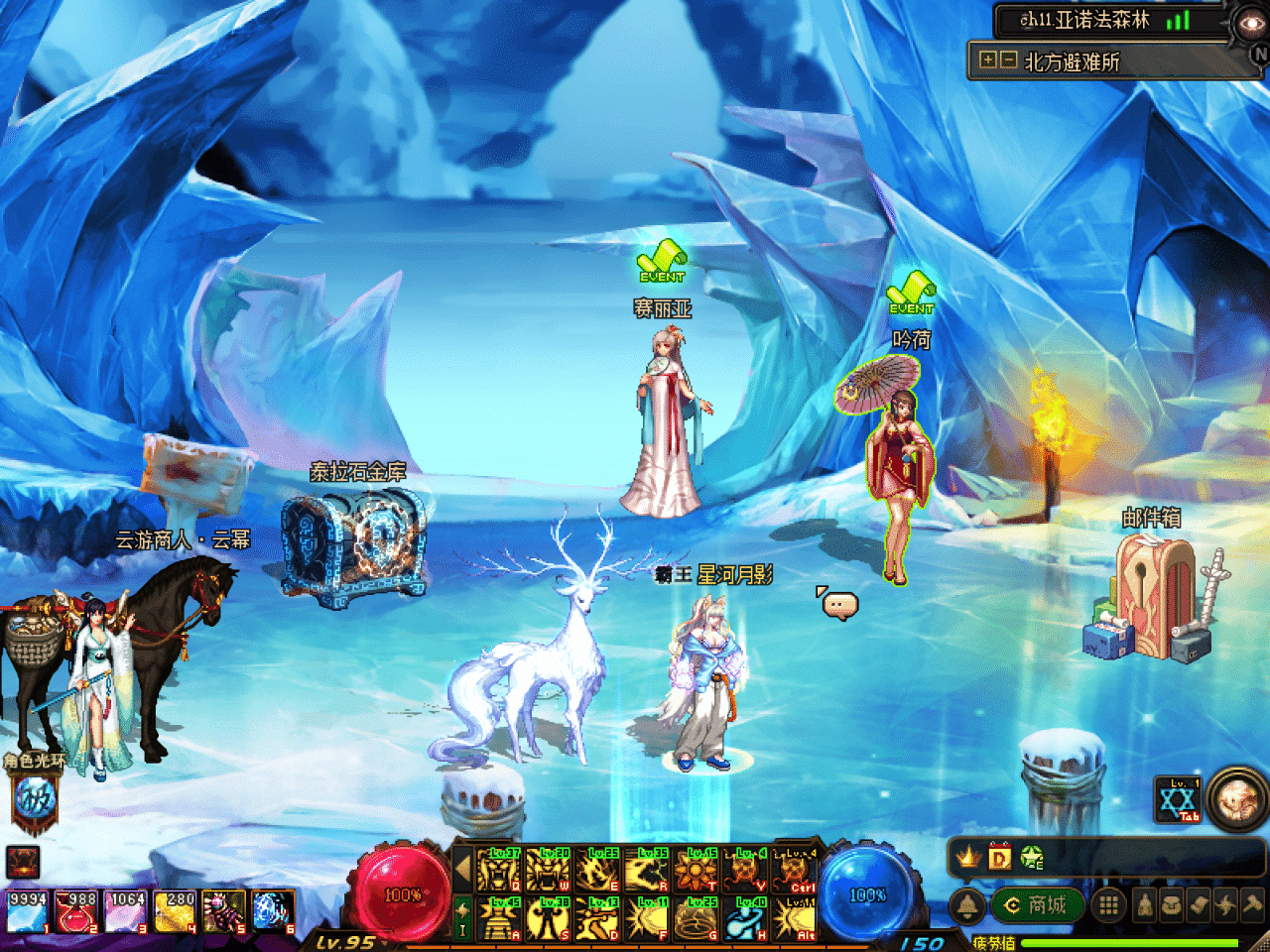Click the Lv.1 star Tab icon
Screen dimensions: 1270x952
1178,799
